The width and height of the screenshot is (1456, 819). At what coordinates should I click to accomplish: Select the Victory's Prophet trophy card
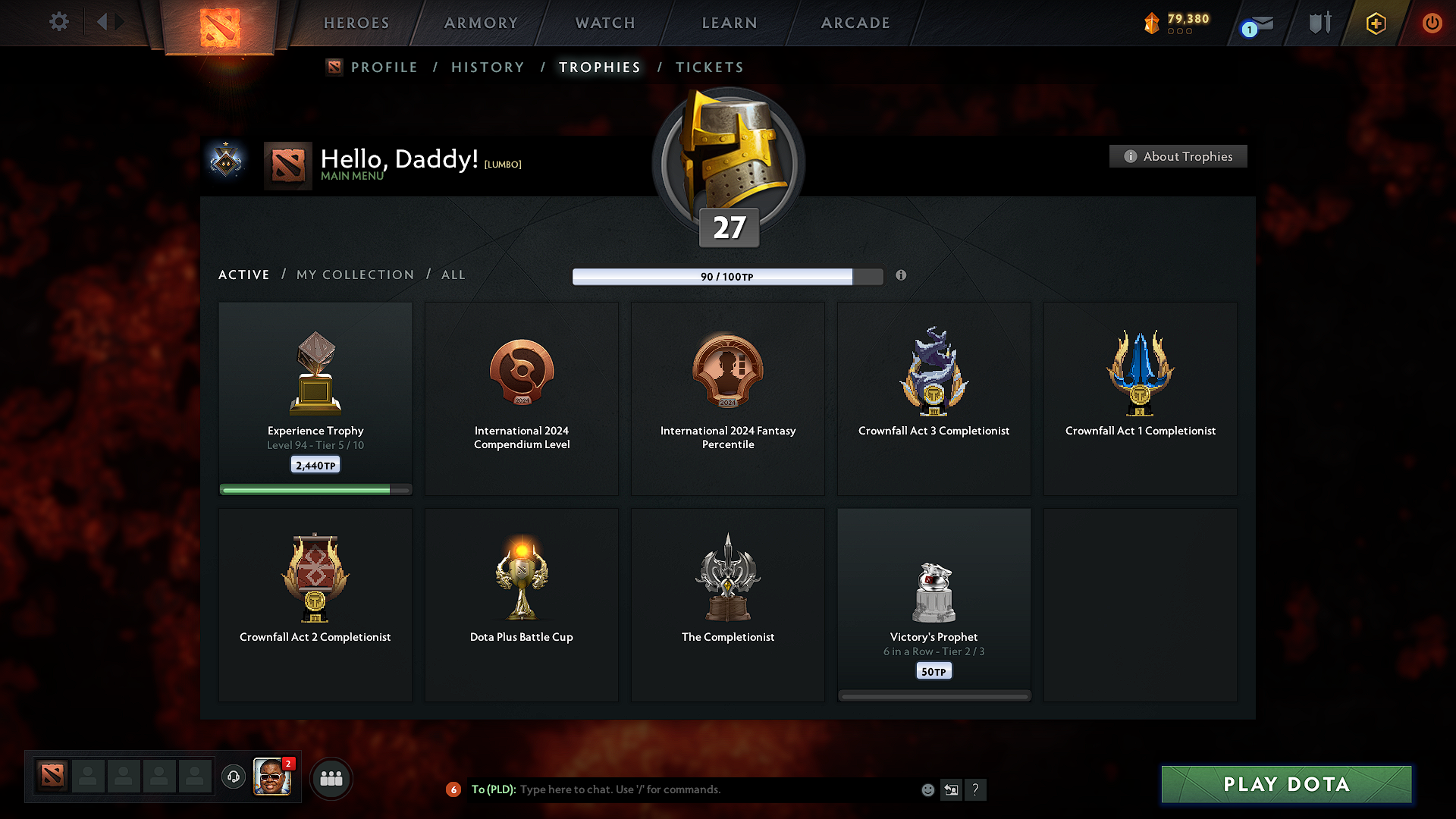934,604
